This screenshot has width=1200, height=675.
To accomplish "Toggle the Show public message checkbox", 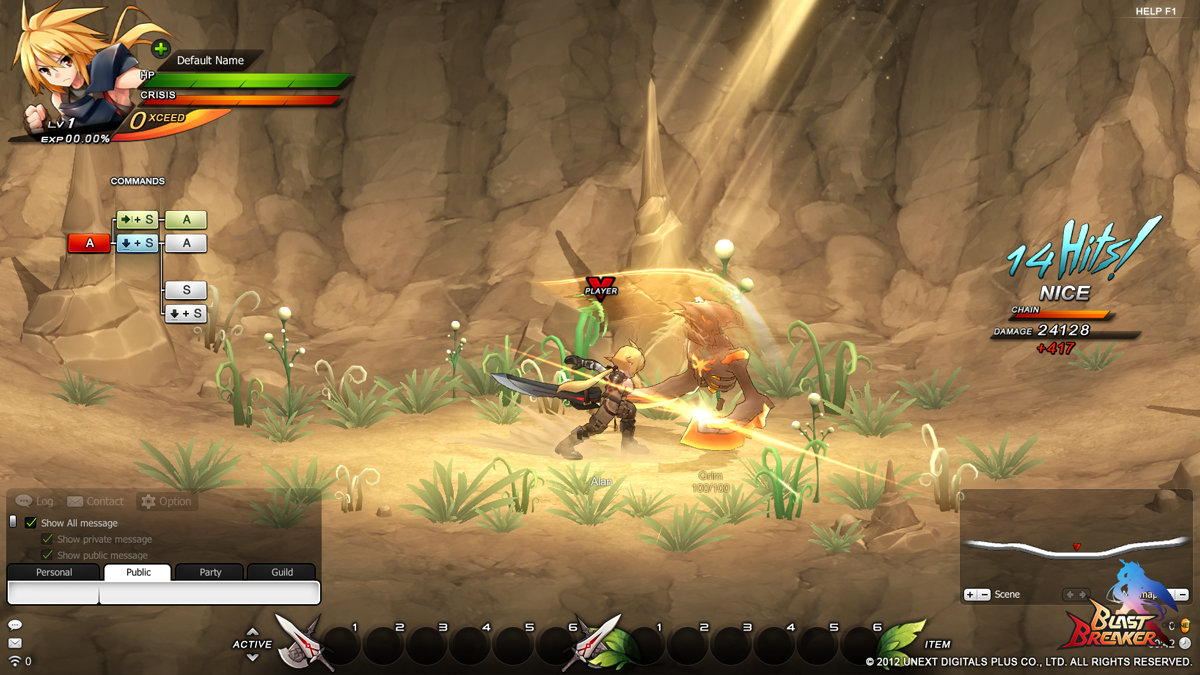I will click(47, 555).
